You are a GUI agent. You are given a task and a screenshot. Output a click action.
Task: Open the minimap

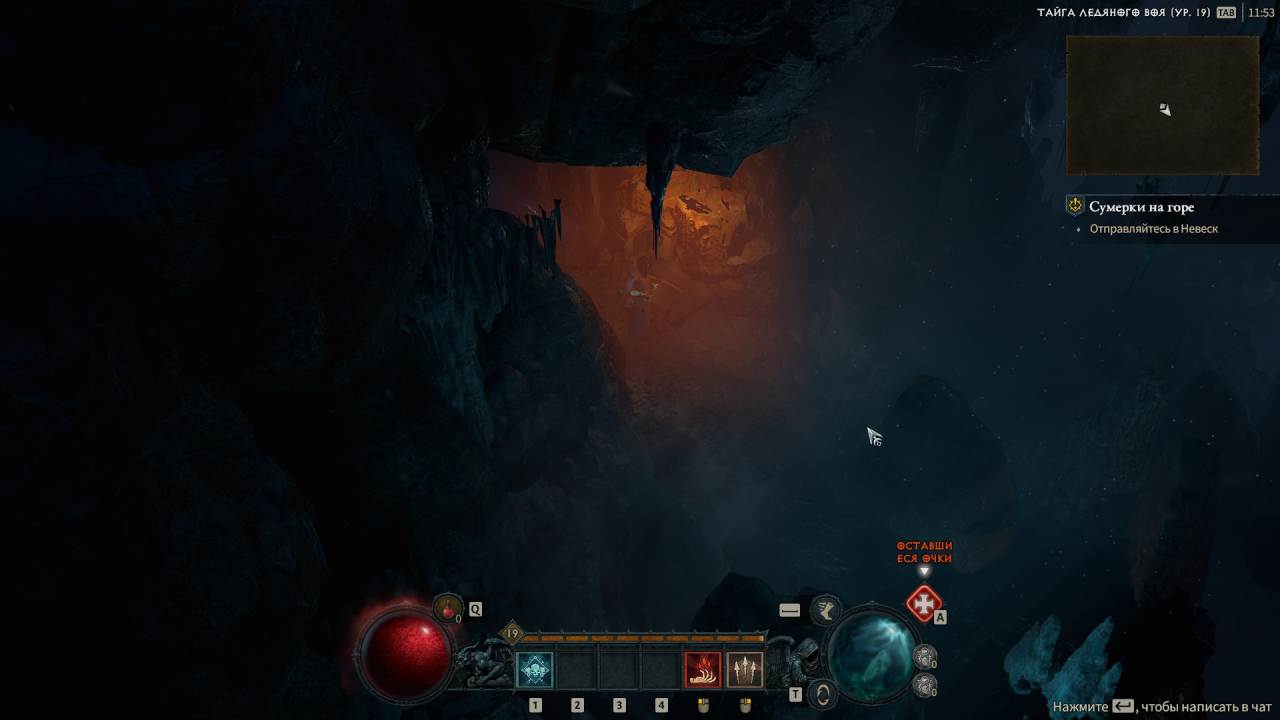[x=1162, y=105]
